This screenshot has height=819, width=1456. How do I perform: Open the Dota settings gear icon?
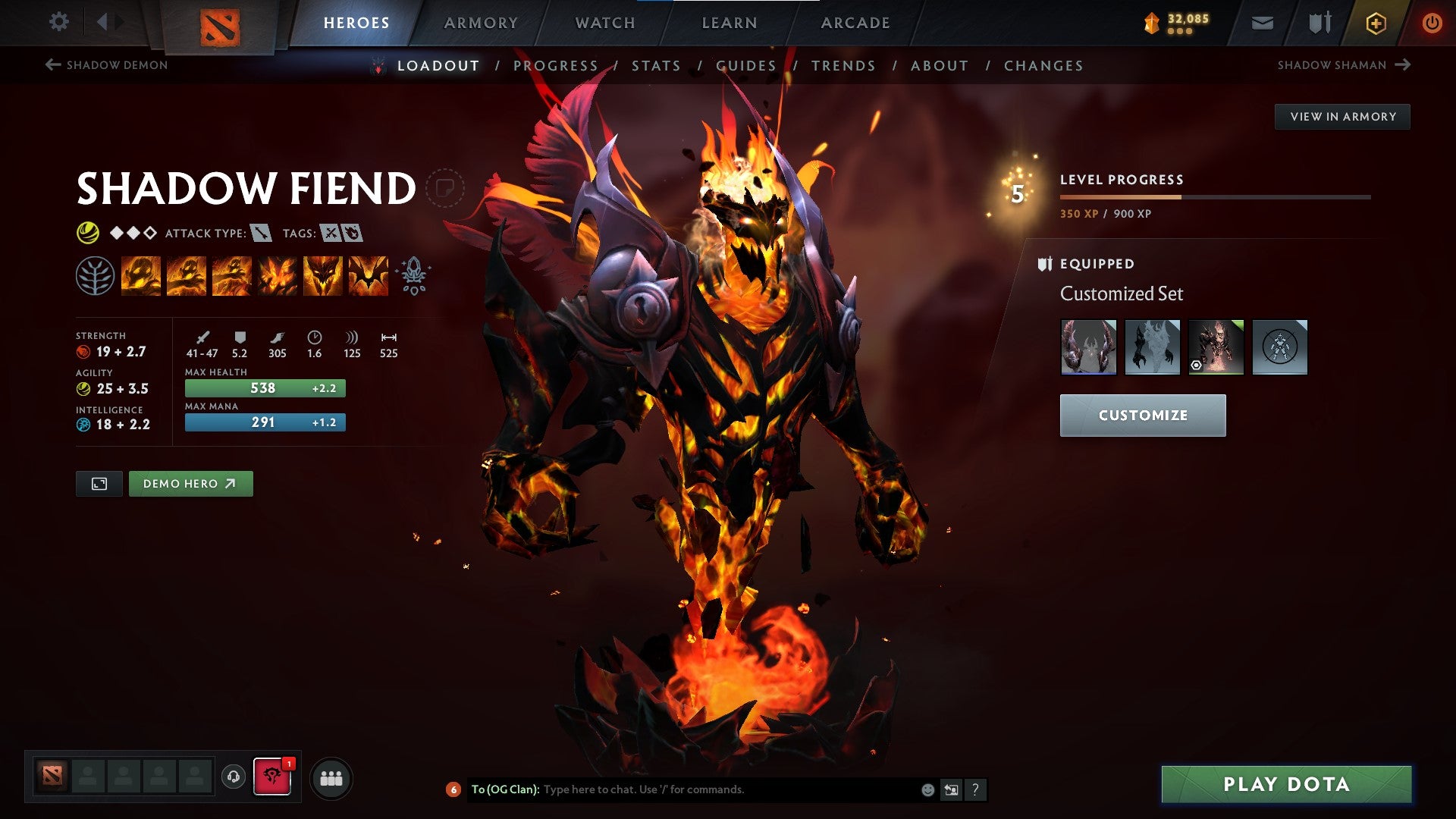(58, 22)
